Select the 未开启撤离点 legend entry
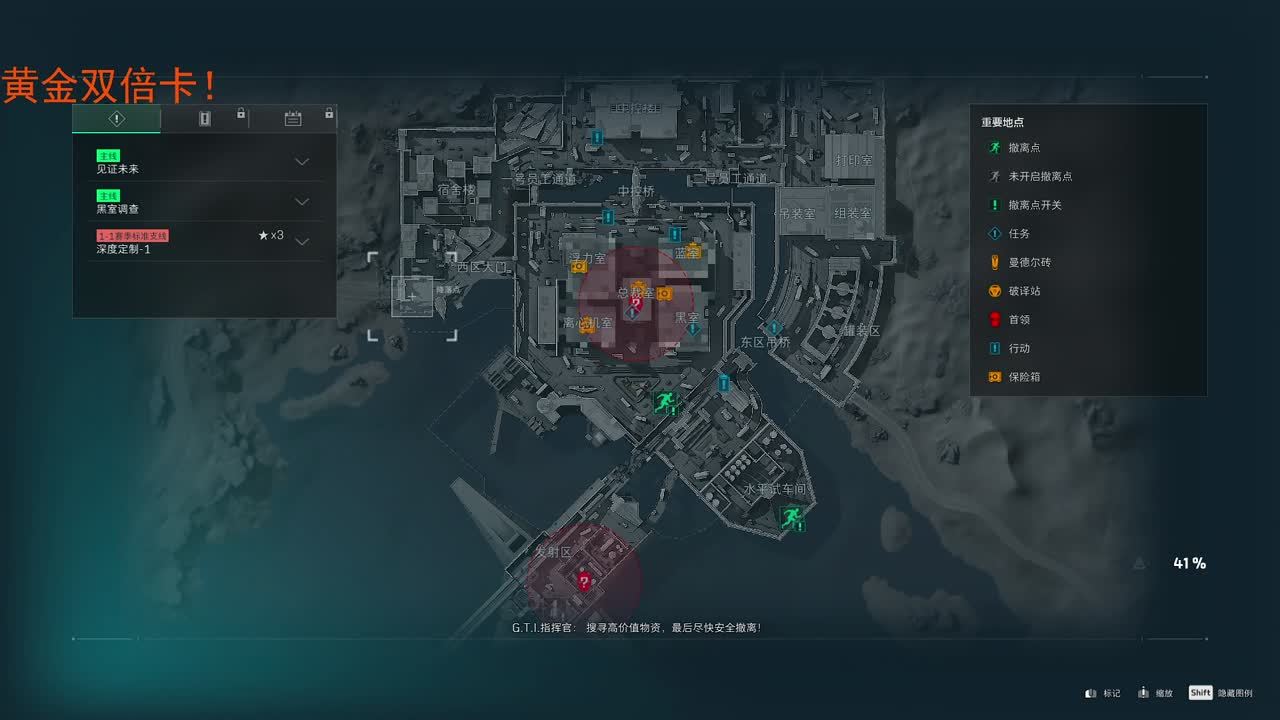 [x=1040, y=176]
